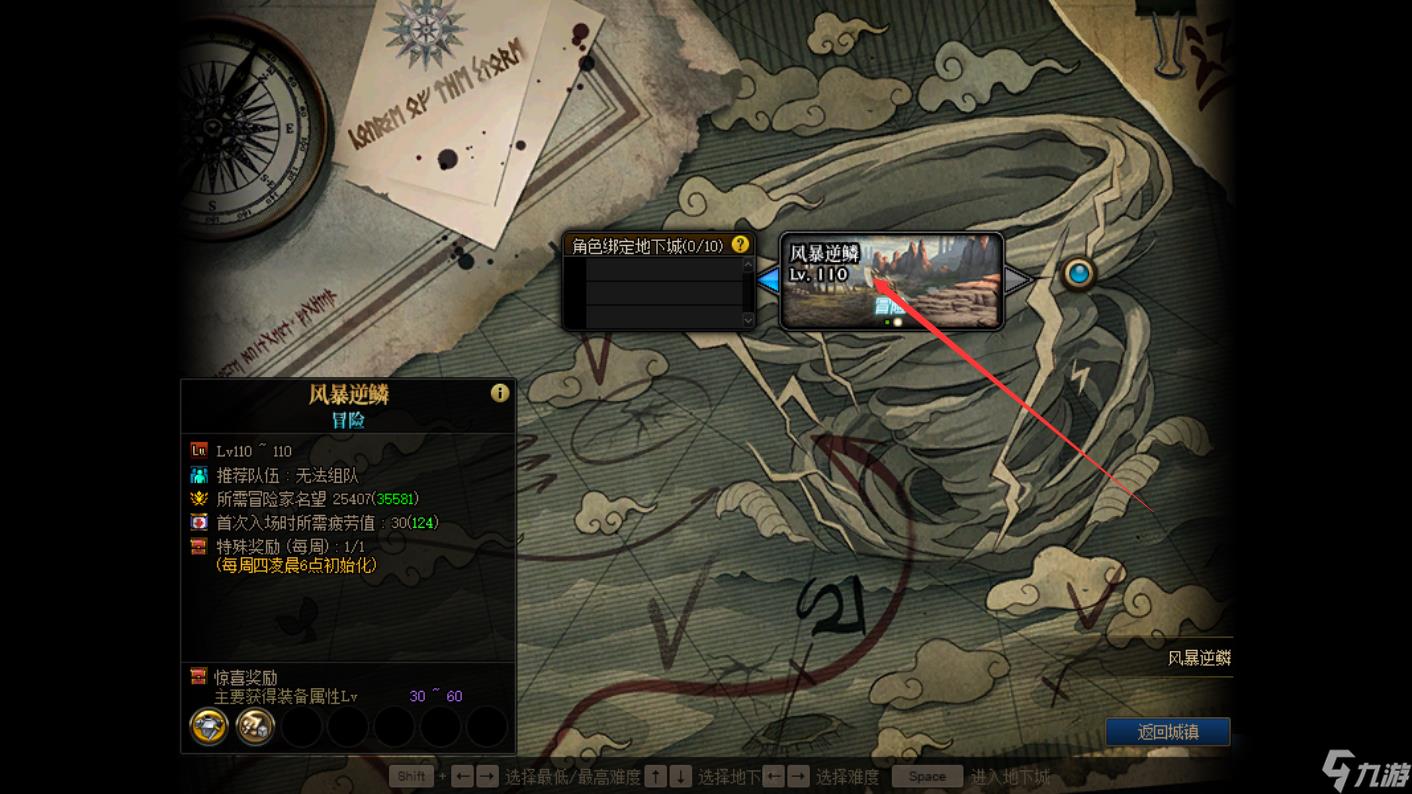1412x794 pixels.
Task: Show dungeon info via the yellow 'i' icon
Action: [499, 393]
